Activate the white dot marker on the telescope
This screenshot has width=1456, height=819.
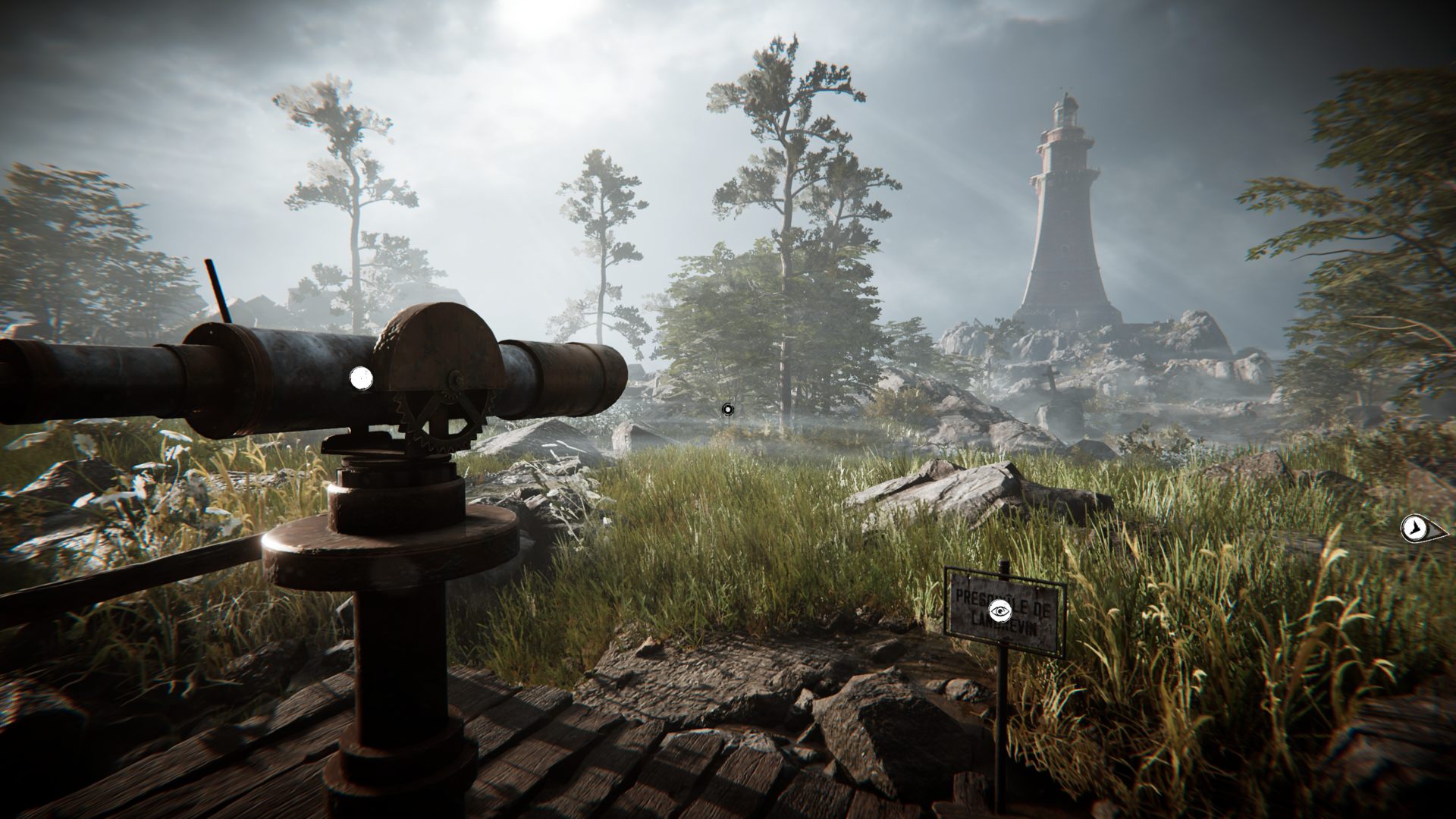[x=361, y=376]
